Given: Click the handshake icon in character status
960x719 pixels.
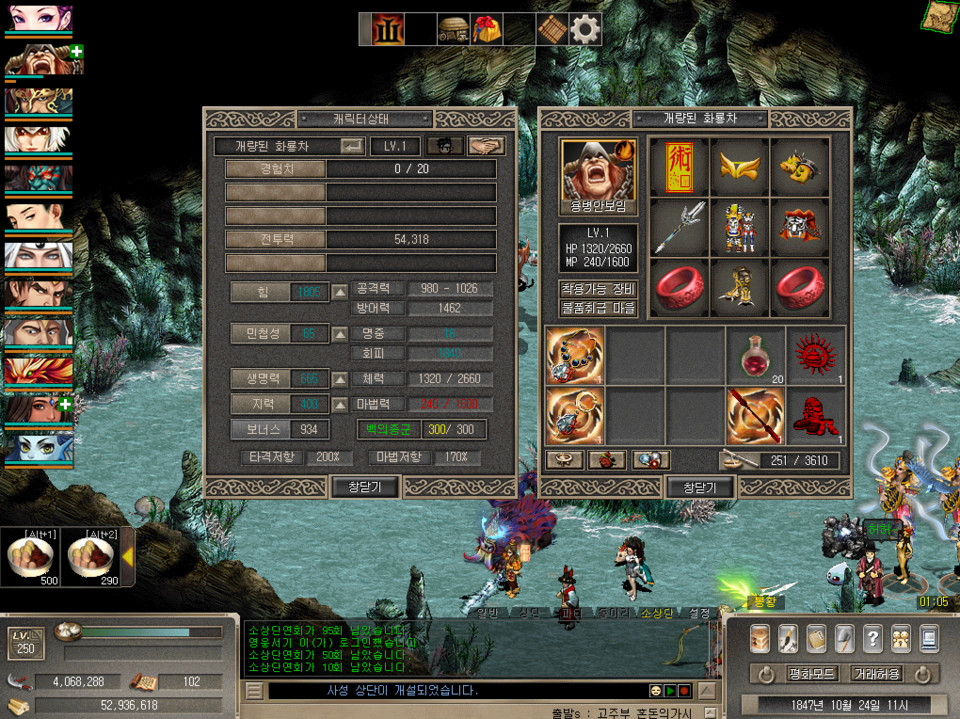Looking at the screenshot, I should point(486,146).
